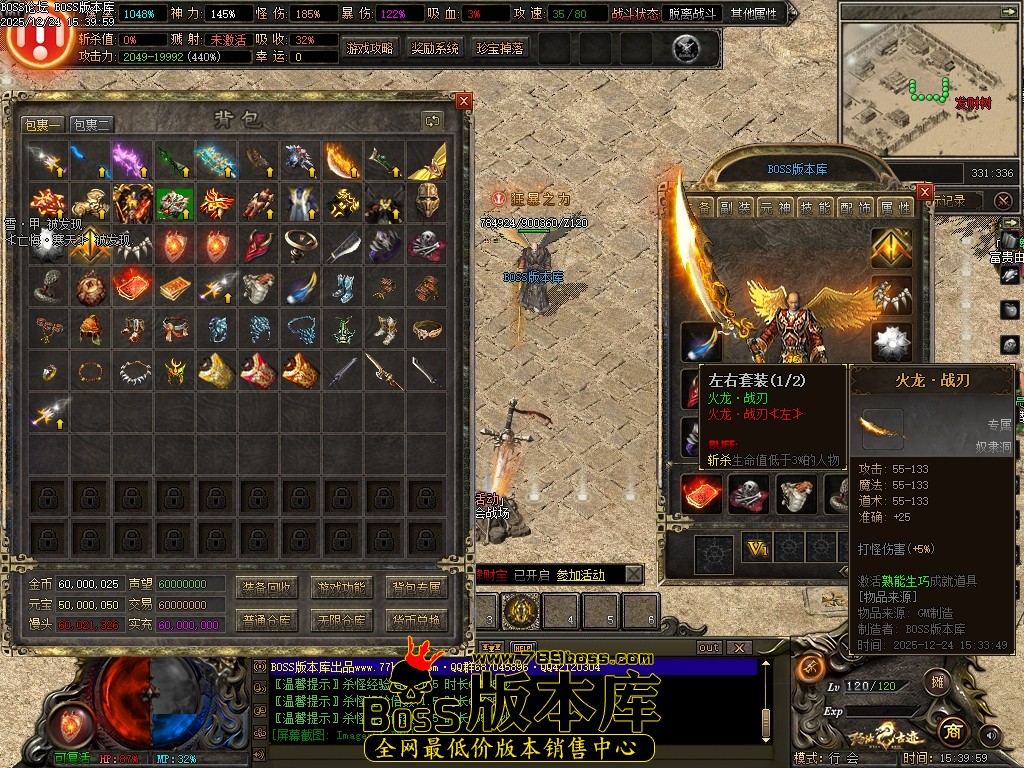Open the 游戏功能 menu
The width and height of the screenshot is (1024, 768).
[340, 587]
